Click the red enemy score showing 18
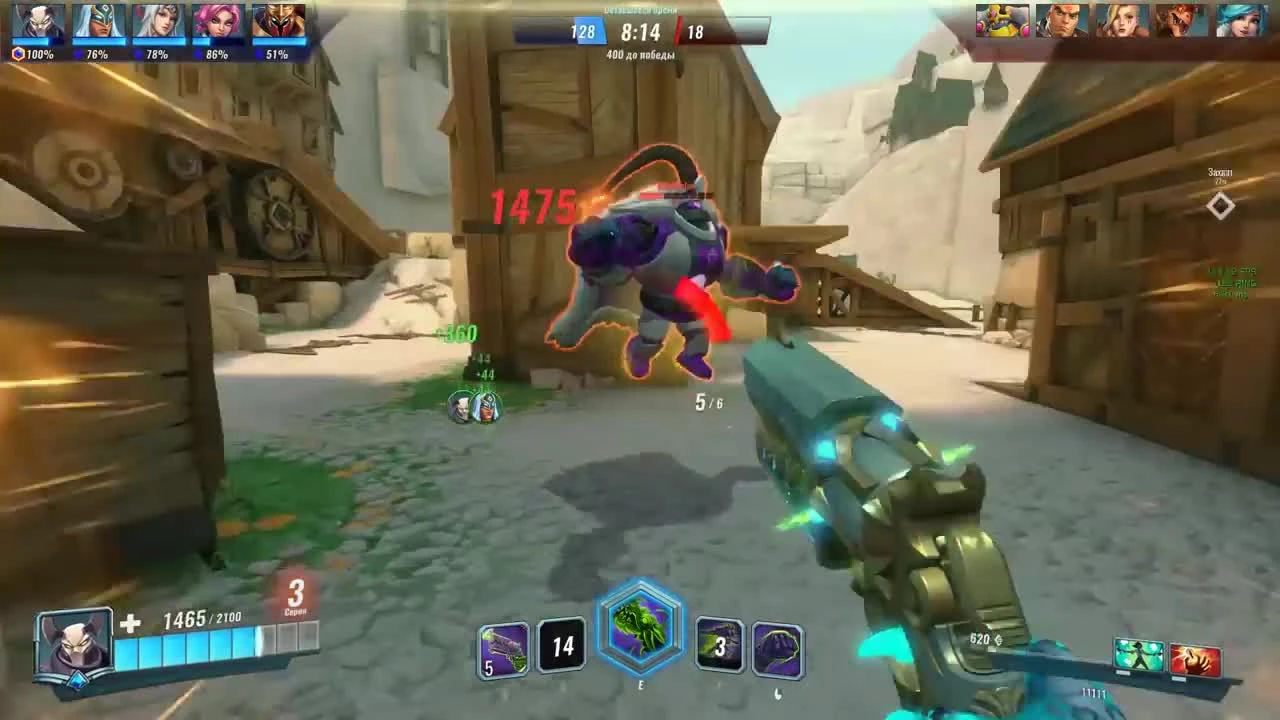This screenshot has width=1280, height=720. (x=694, y=31)
